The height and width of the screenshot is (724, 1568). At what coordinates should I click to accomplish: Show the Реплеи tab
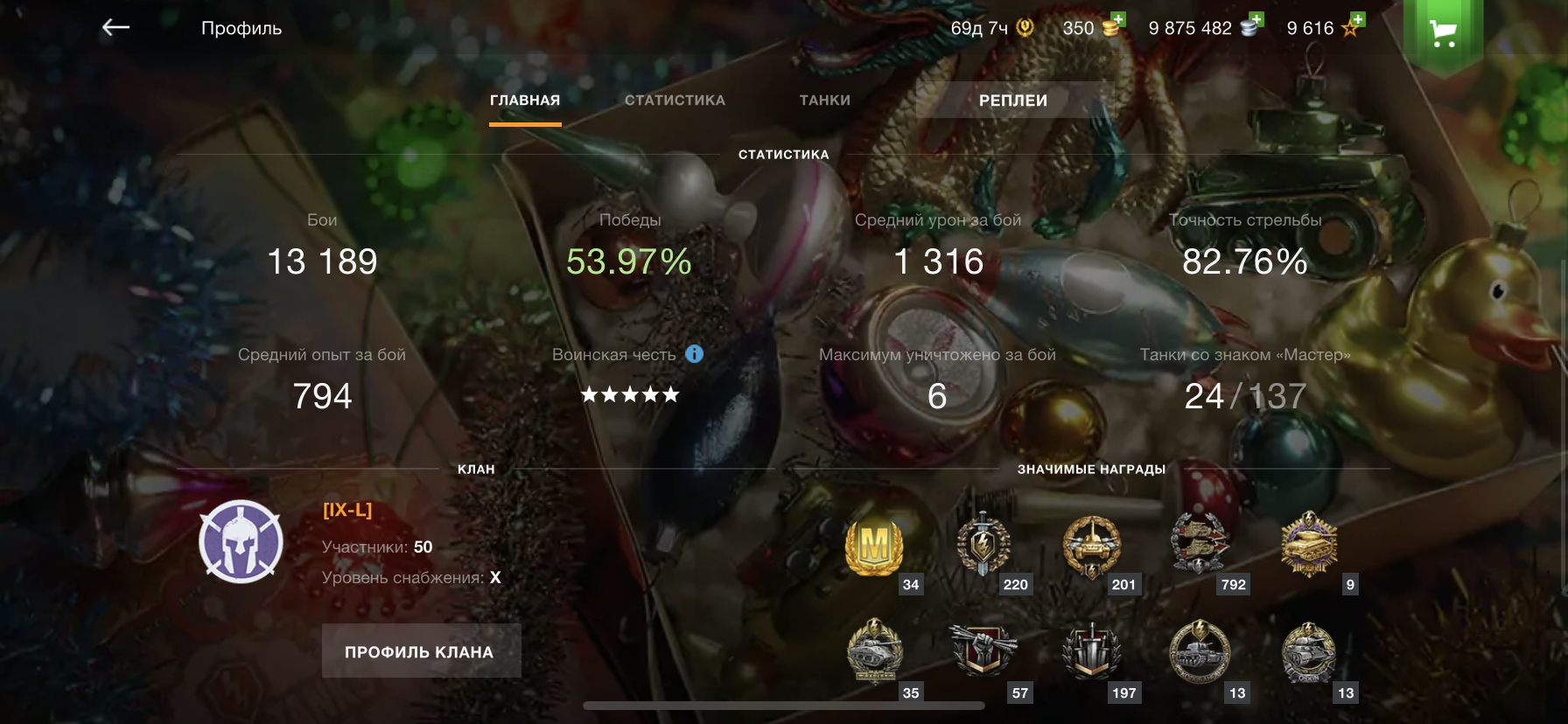(1012, 101)
